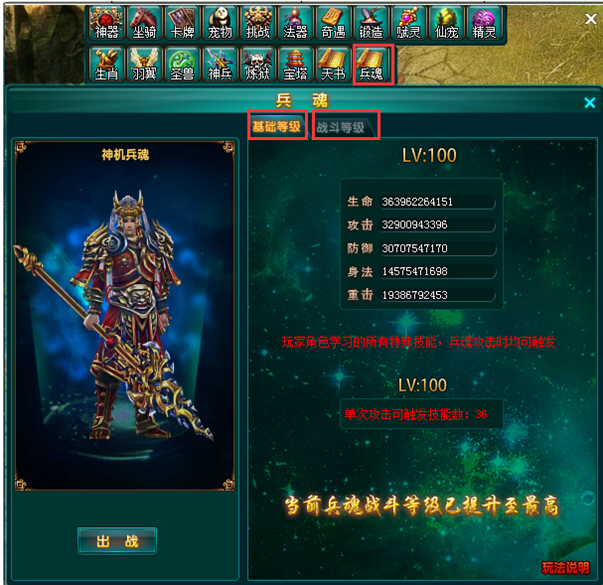Select the 卡牌 card menu icon
603x585 pixels.
[181, 24]
